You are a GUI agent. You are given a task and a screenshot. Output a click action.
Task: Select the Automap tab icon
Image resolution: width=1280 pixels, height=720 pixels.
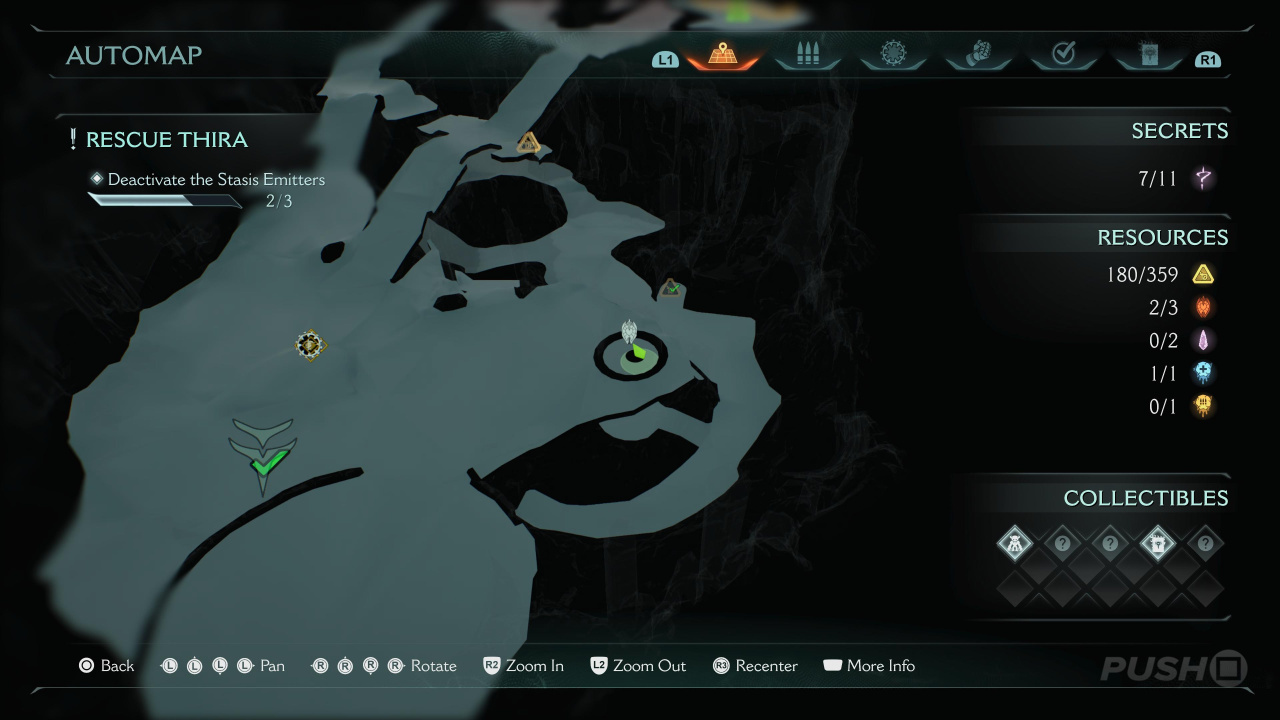[x=723, y=55]
